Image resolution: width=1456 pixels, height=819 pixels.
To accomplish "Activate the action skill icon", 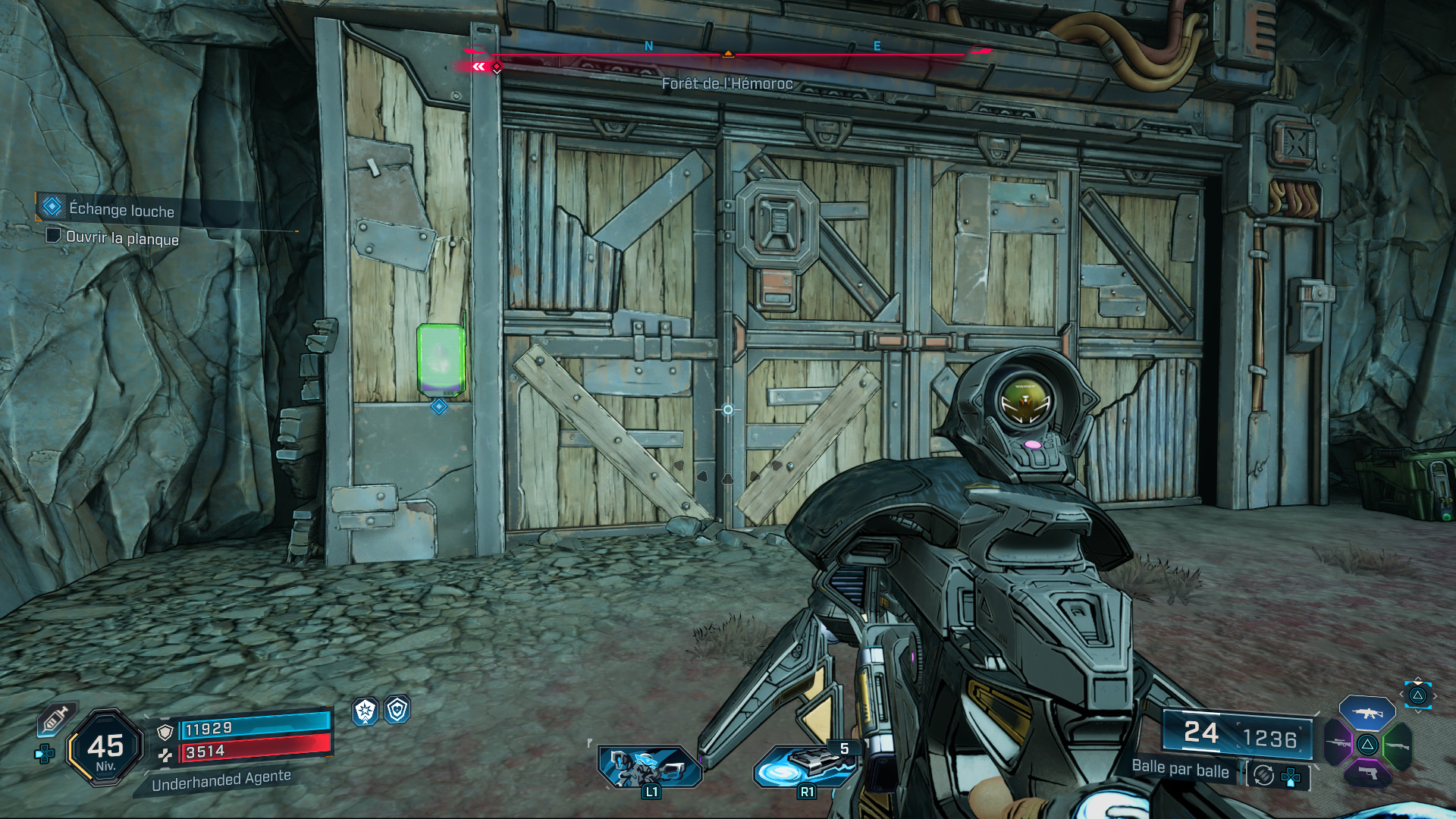I will click(x=650, y=766).
